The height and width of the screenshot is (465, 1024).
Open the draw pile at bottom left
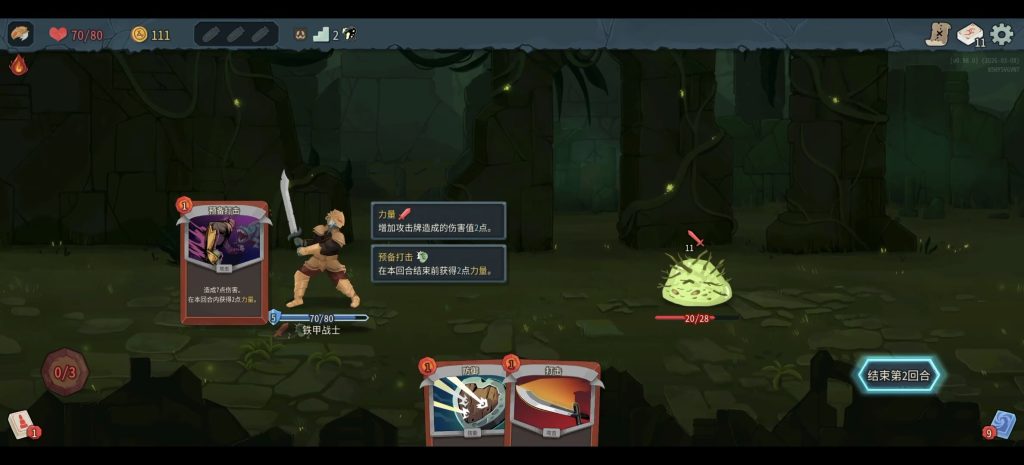[20, 424]
